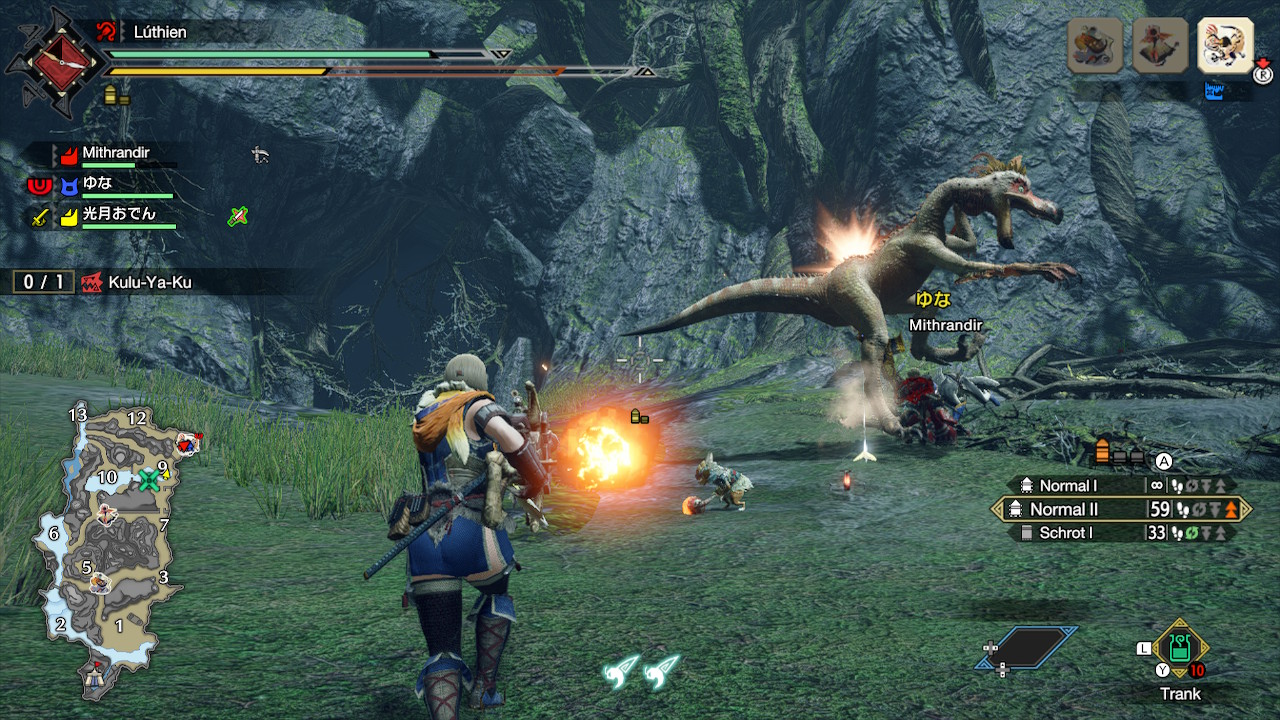Image resolution: width=1280 pixels, height=720 pixels.
Task: Select party member ゆな in the list
Action: pyautogui.click(x=97, y=184)
